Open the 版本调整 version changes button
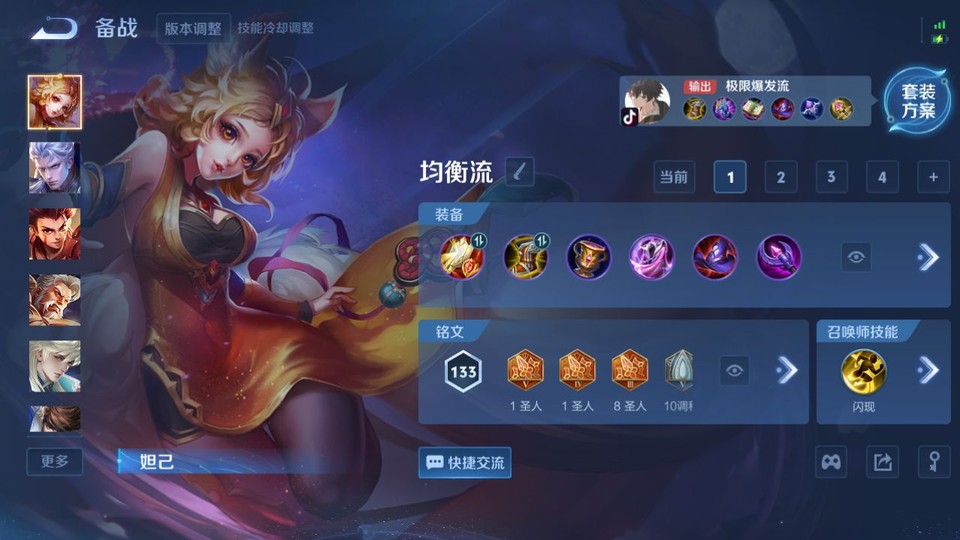The height and width of the screenshot is (540, 960). [193, 28]
